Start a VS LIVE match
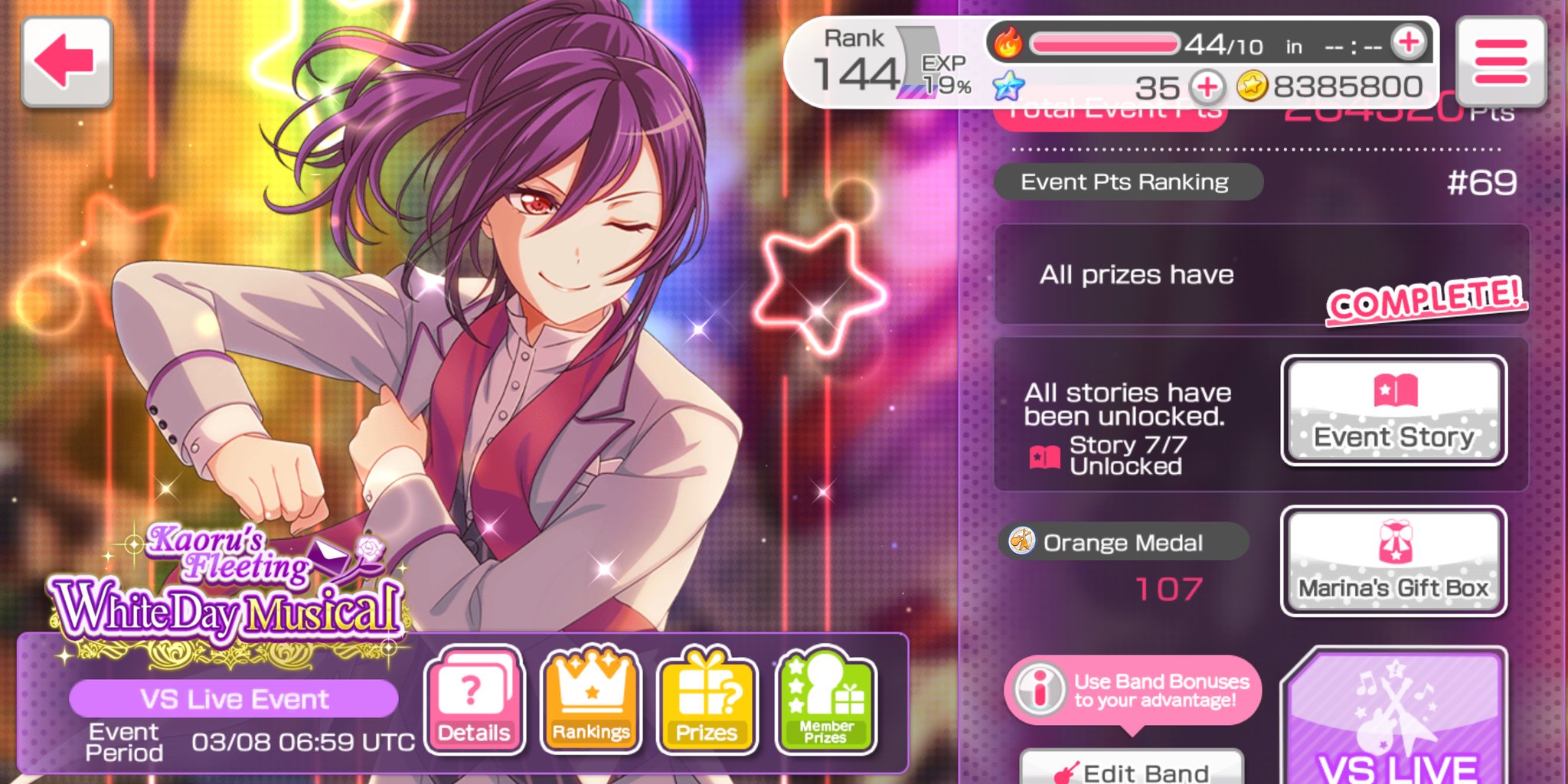 (x=1396, y=720)
